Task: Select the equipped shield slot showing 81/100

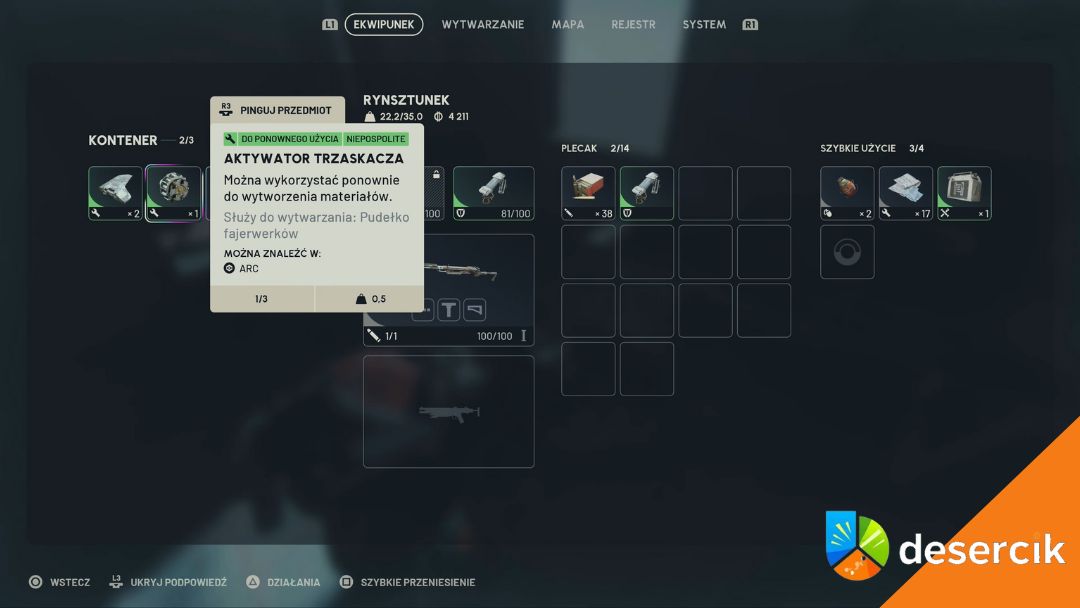Action: [x=493, y=193]
